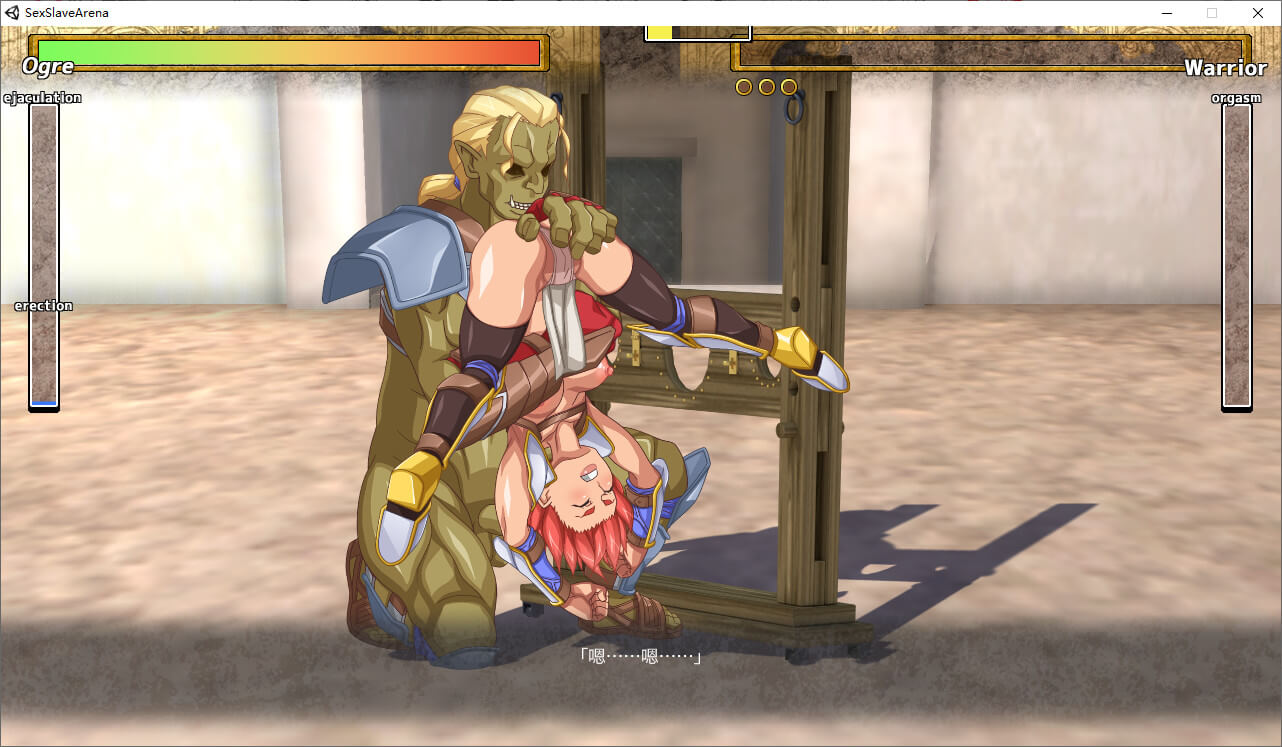
Task: Minimize the SexSlaveArena window
Action: point(1166,13)
